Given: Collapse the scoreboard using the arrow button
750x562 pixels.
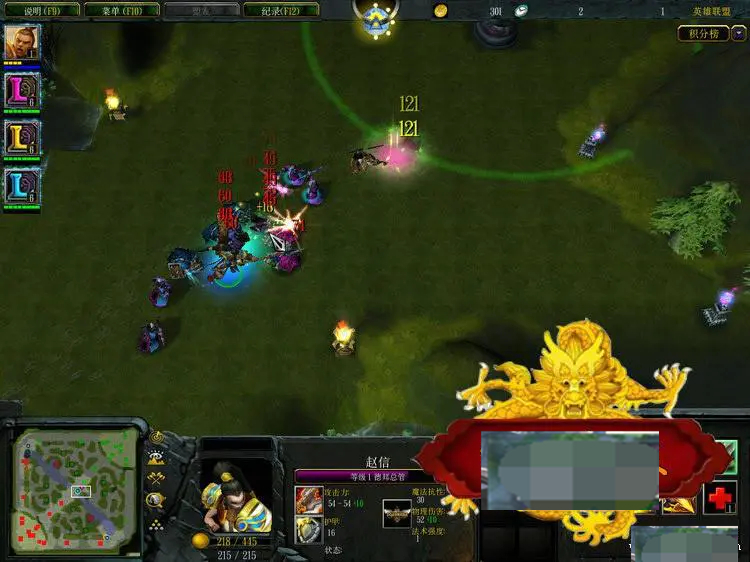Looking at the screenshot, I should click(x=738, y=33).
